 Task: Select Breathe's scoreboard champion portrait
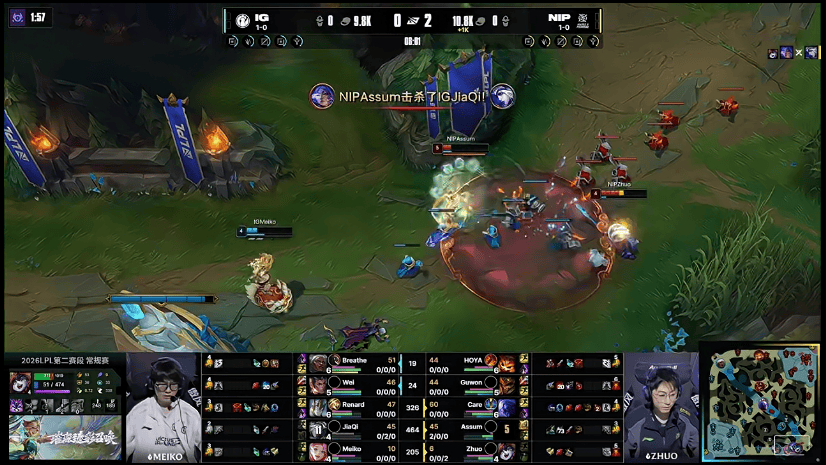point(318,363)
